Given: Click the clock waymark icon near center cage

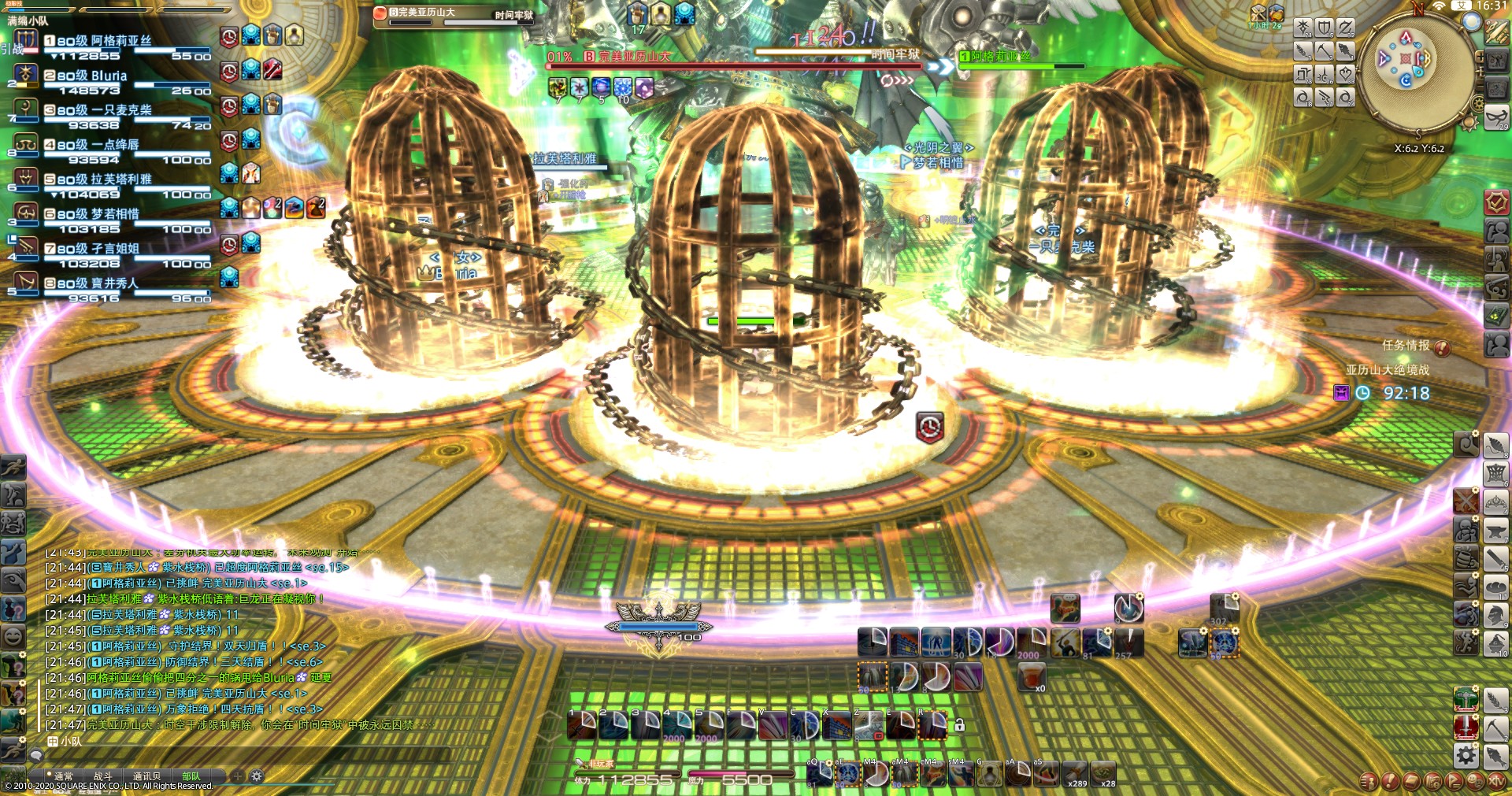Looking at the screenshot, I should [x=930, y=428].
